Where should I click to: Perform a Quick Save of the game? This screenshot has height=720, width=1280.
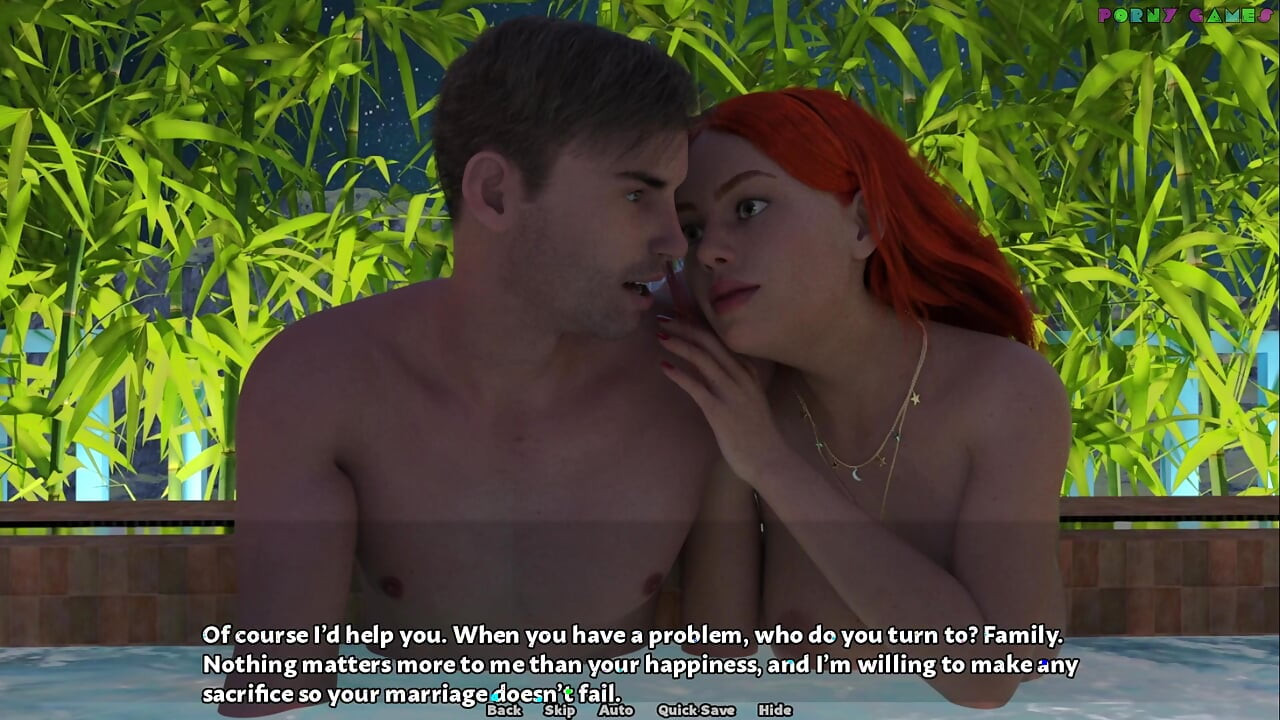pos(695,710)
